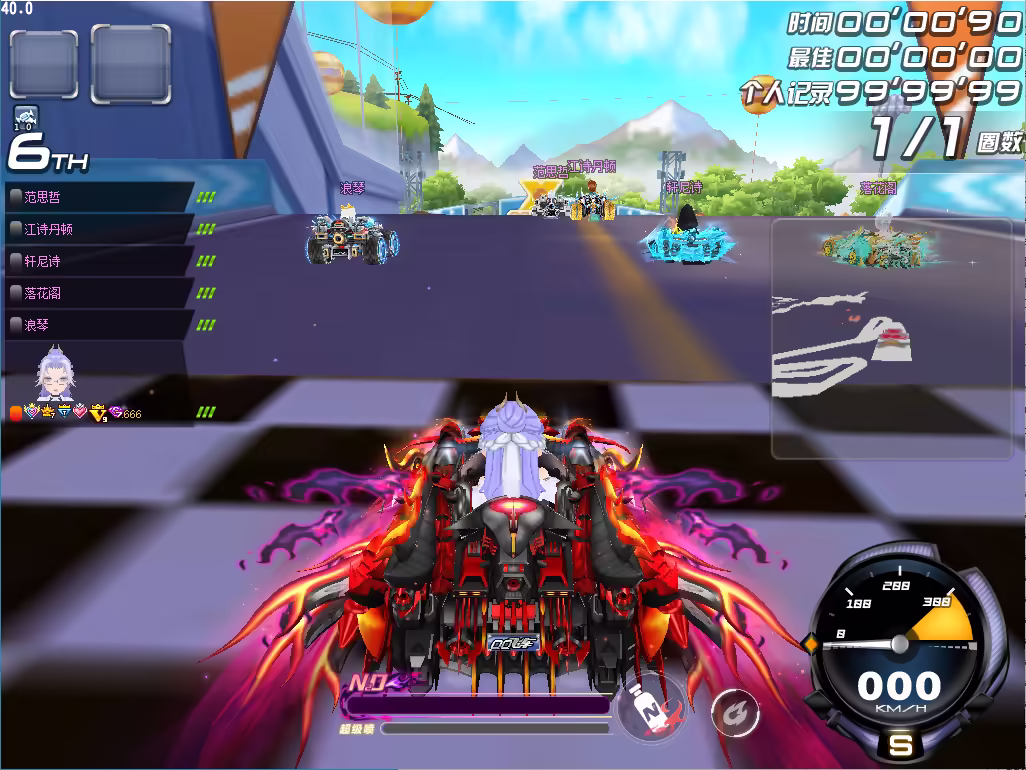Click the 落花阁 player row
This screenshot has width=1026, height=770.
pyautogui.click(x=100, y=293)
